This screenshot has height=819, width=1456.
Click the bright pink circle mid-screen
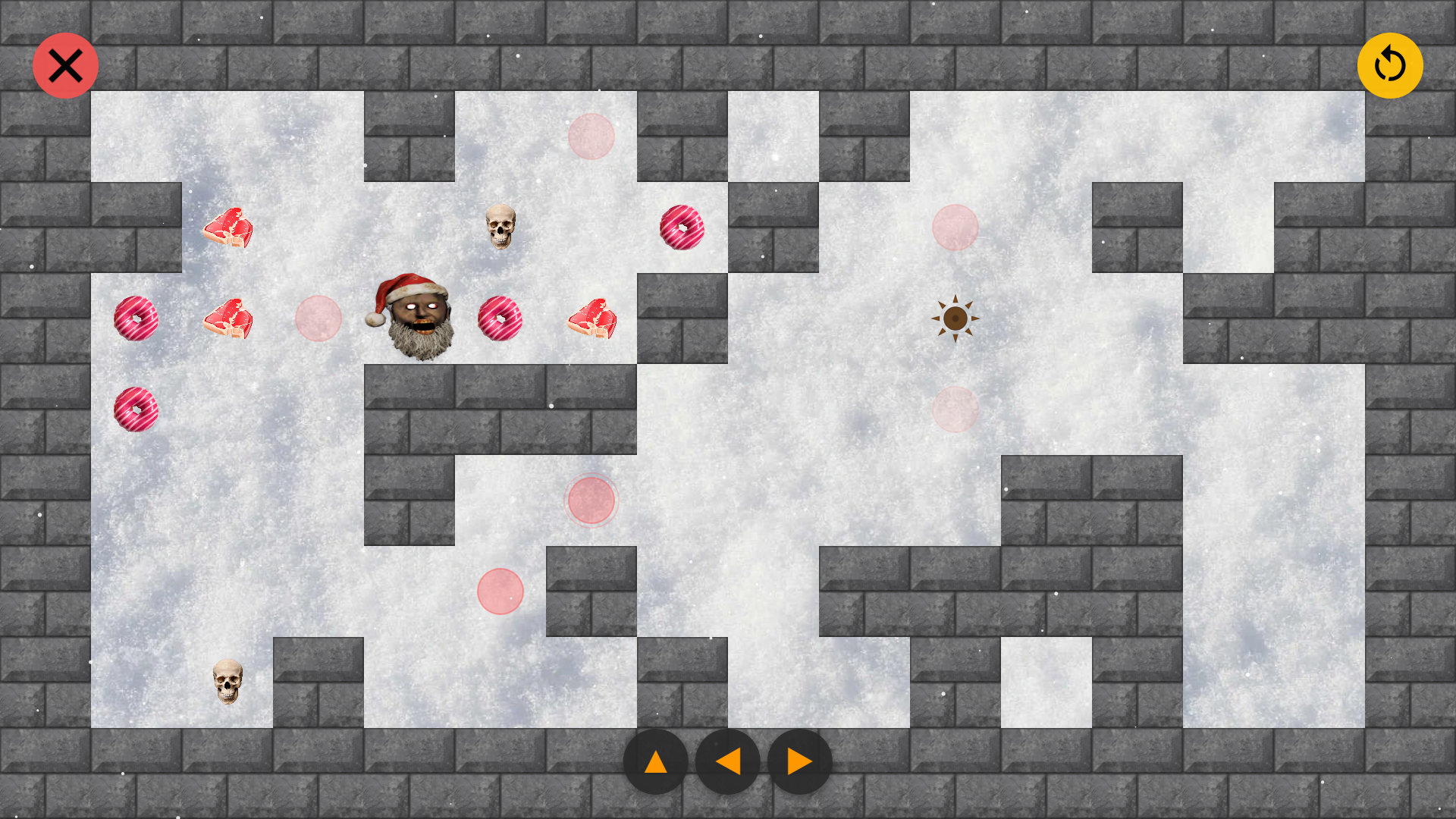point(591,499)
